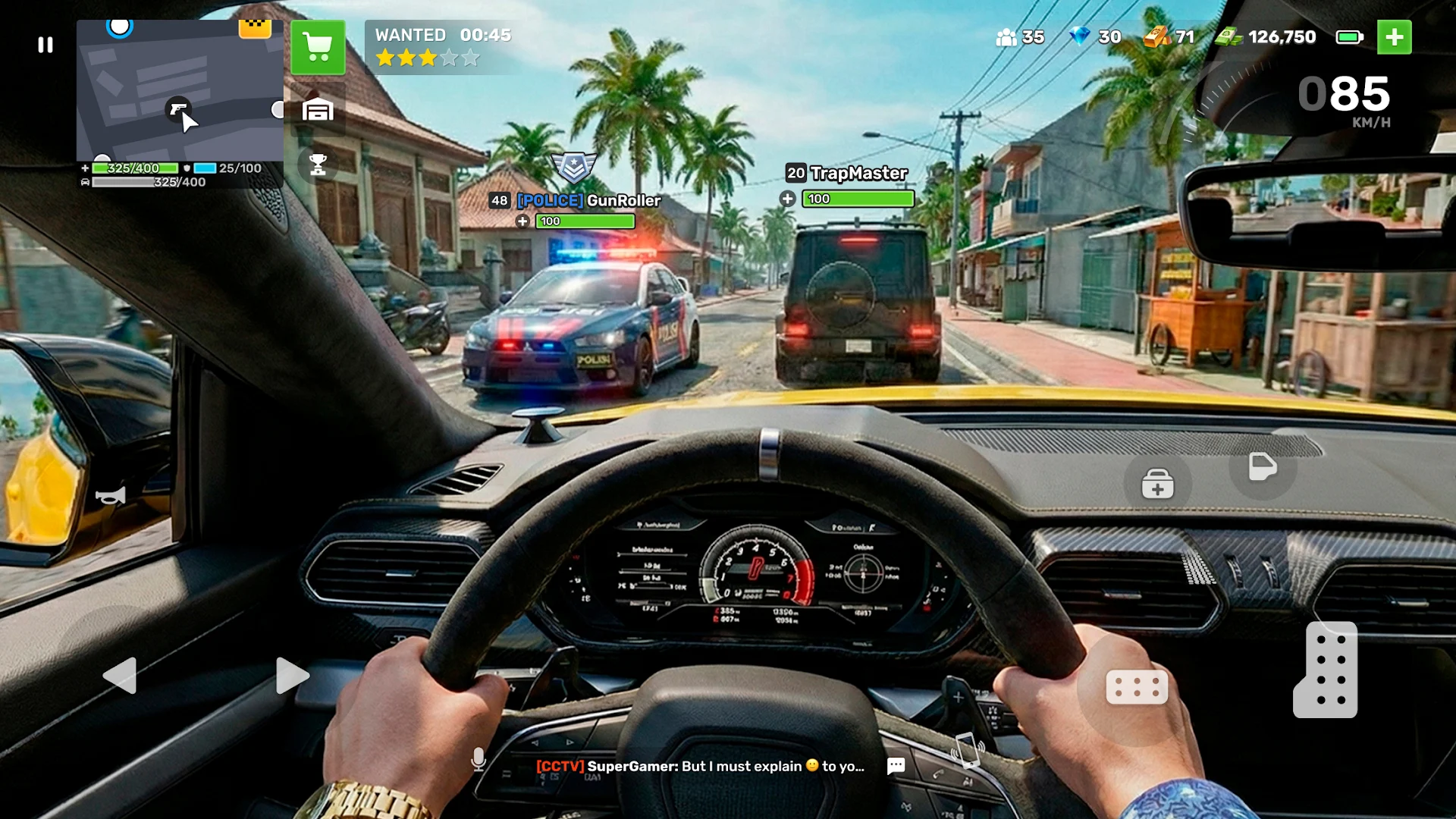Open the green shopping cart icon
Screen dimensions: 1456x819
pos(318,48)
